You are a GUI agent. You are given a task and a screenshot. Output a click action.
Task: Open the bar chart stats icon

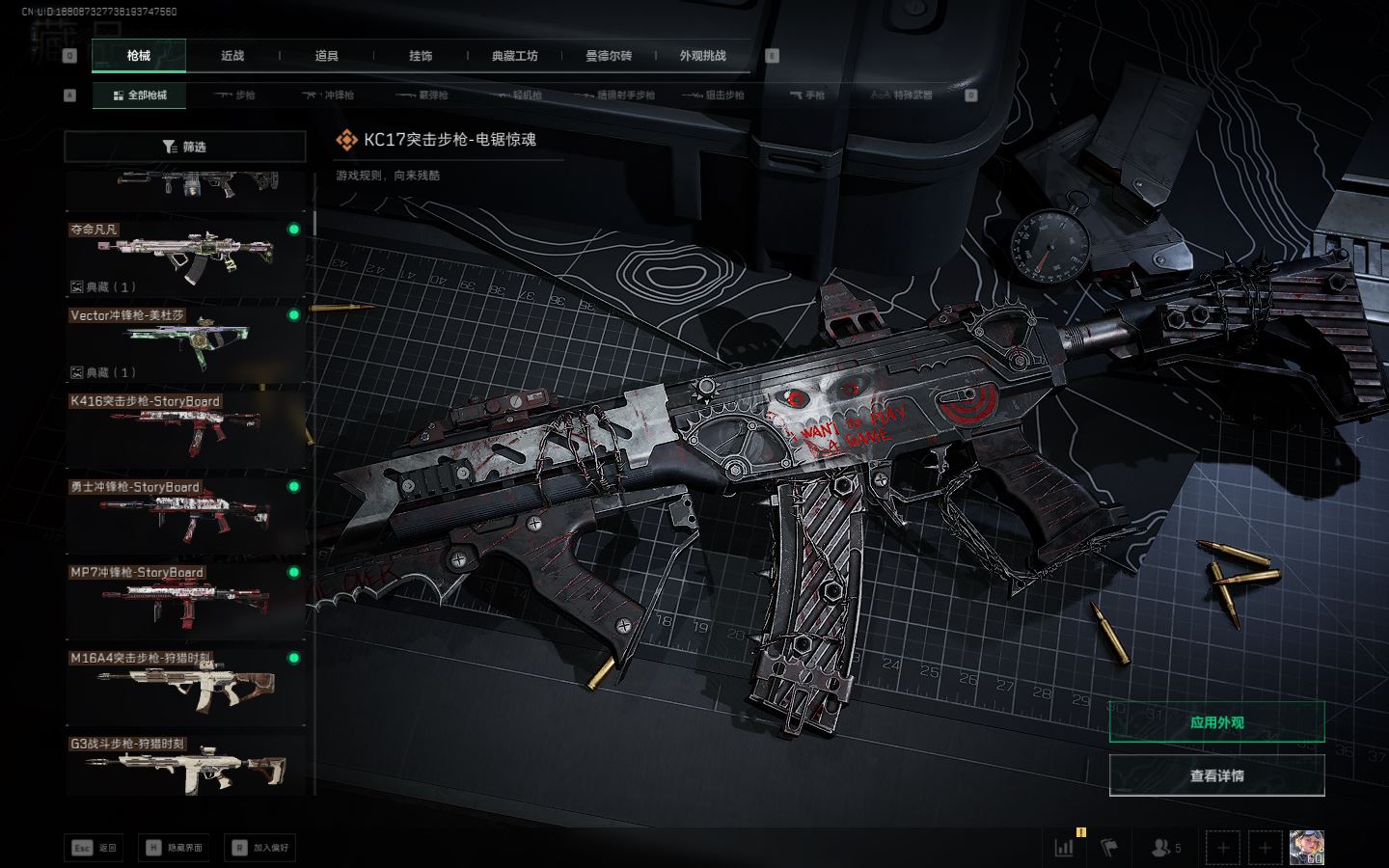1065,848
